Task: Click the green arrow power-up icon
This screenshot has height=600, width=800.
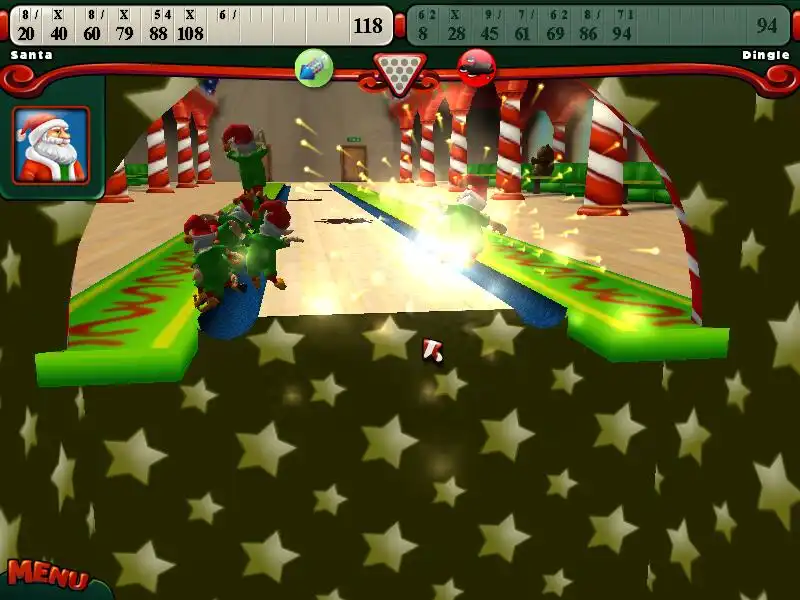Action: pyautogui.click(x=314, y=68)
